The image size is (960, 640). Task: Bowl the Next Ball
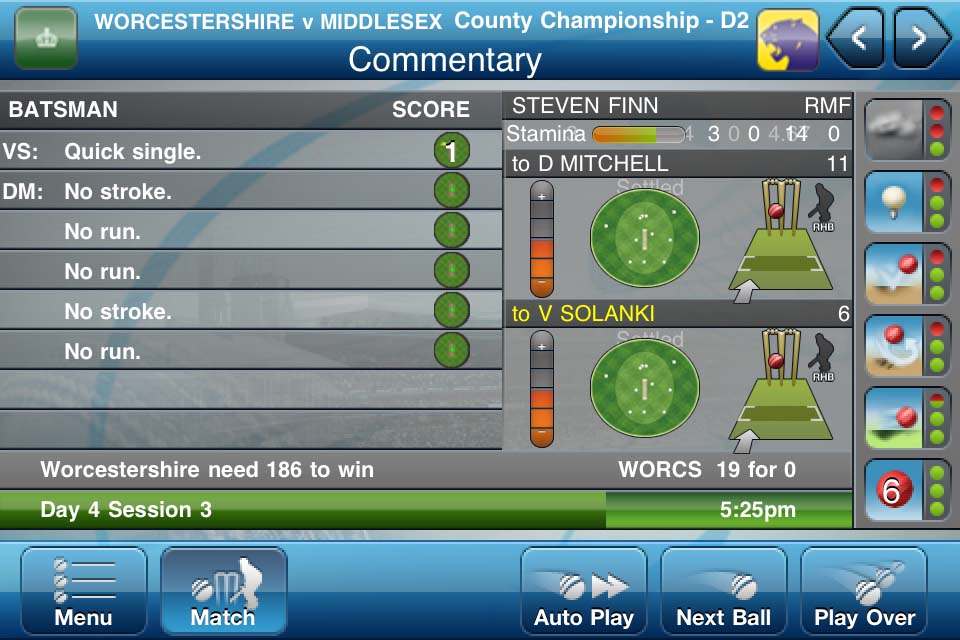(x=724, y=592)
